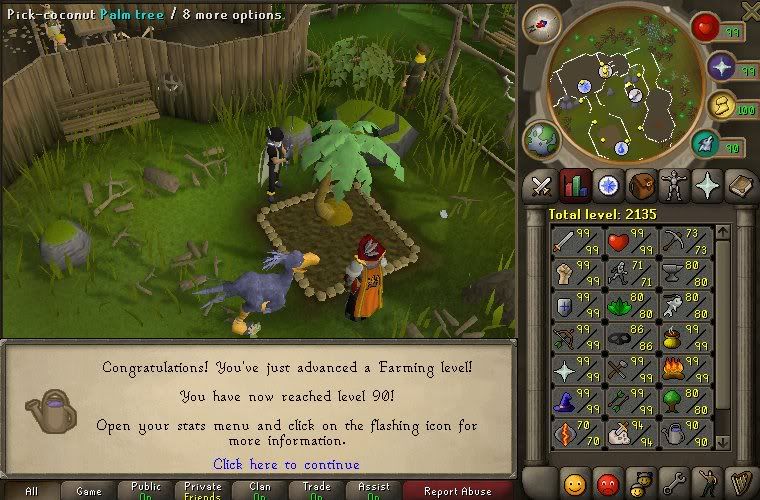Open the worn equipment tab
This screenshot has height=500, width=760.
(x=671, y=185)
